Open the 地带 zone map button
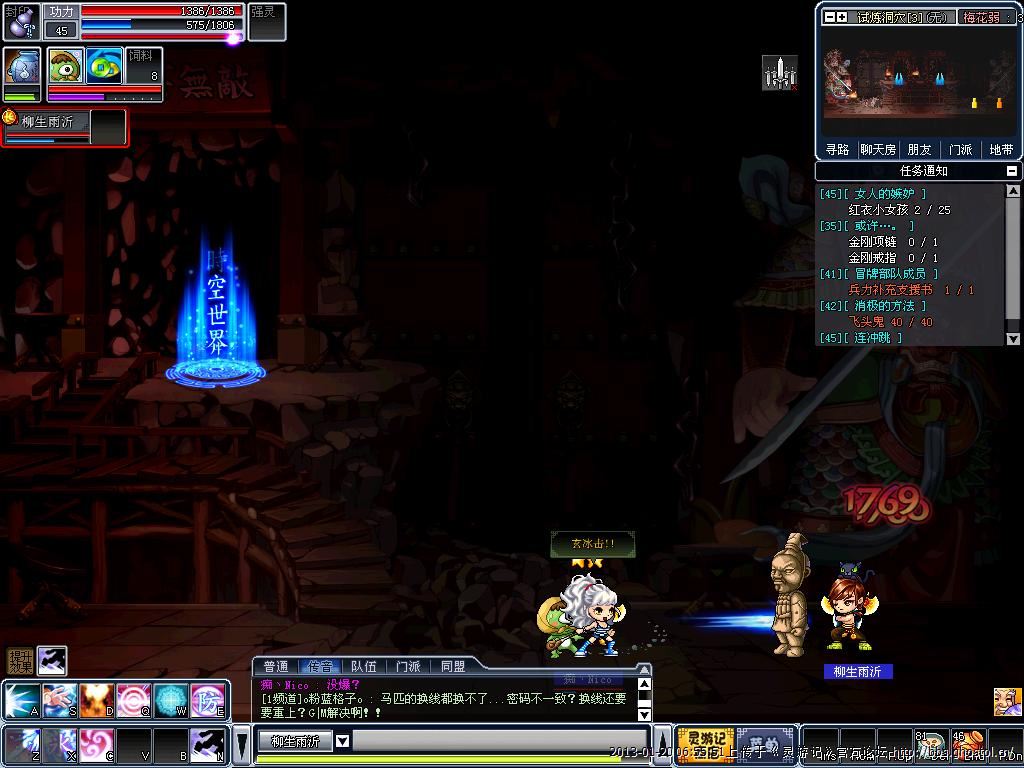Image resolution: width=1024 pixels, height=768 pixels. [x=1001, y=150]
